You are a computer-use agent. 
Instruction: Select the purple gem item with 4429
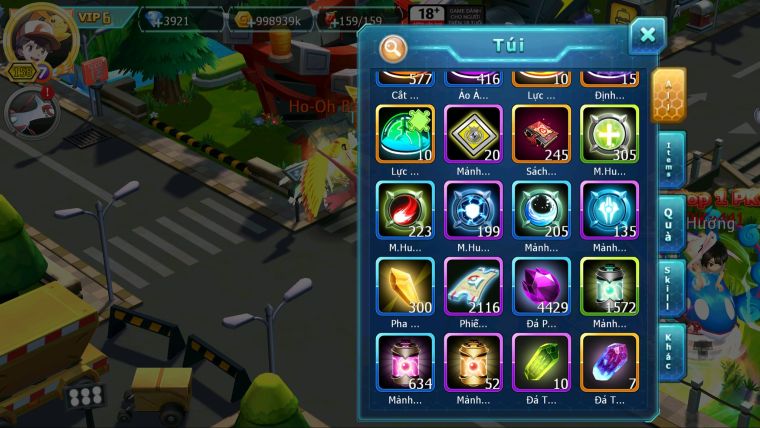541,286
